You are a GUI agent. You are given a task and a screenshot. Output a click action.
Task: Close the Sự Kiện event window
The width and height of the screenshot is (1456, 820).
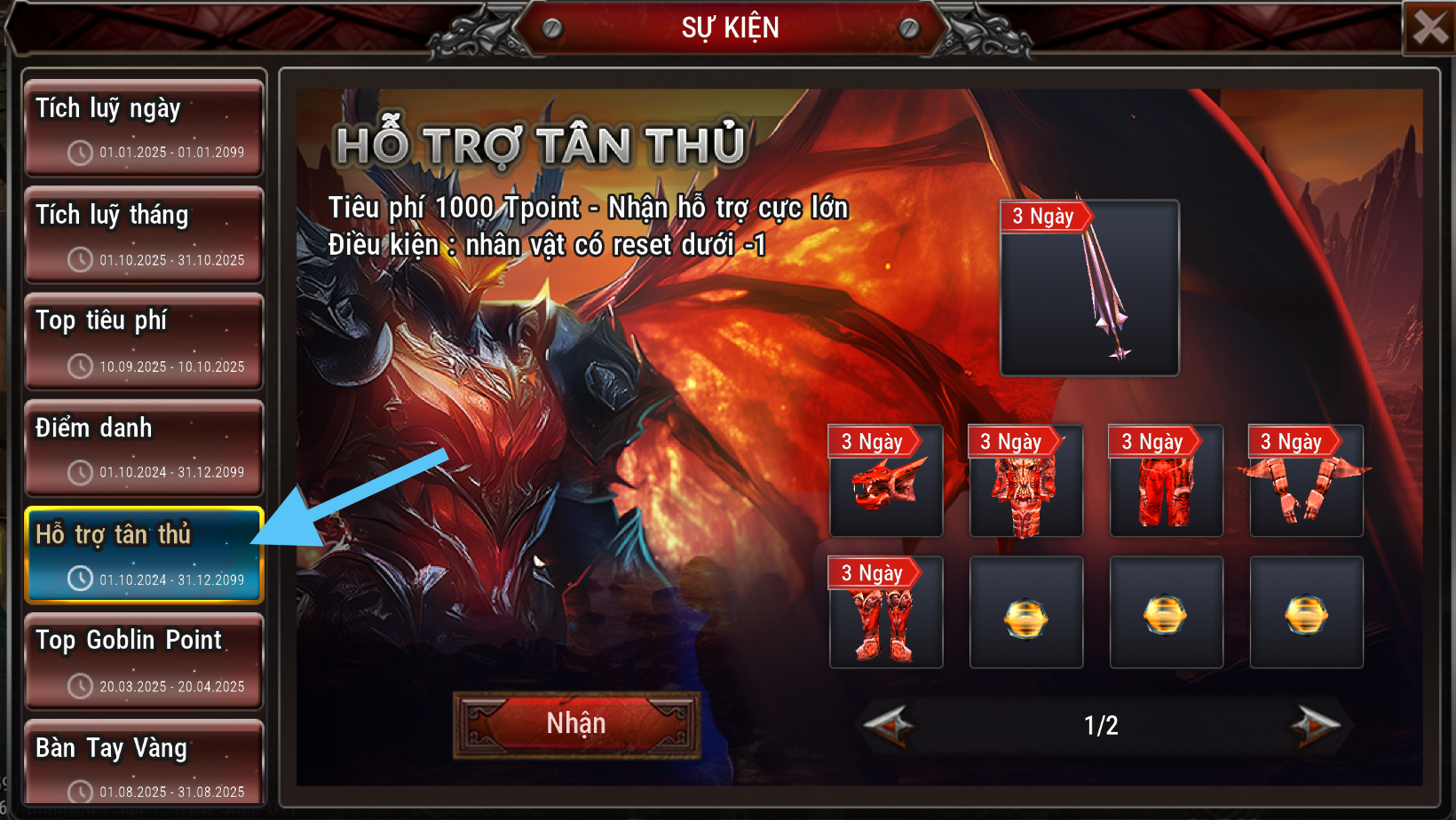1429,28
